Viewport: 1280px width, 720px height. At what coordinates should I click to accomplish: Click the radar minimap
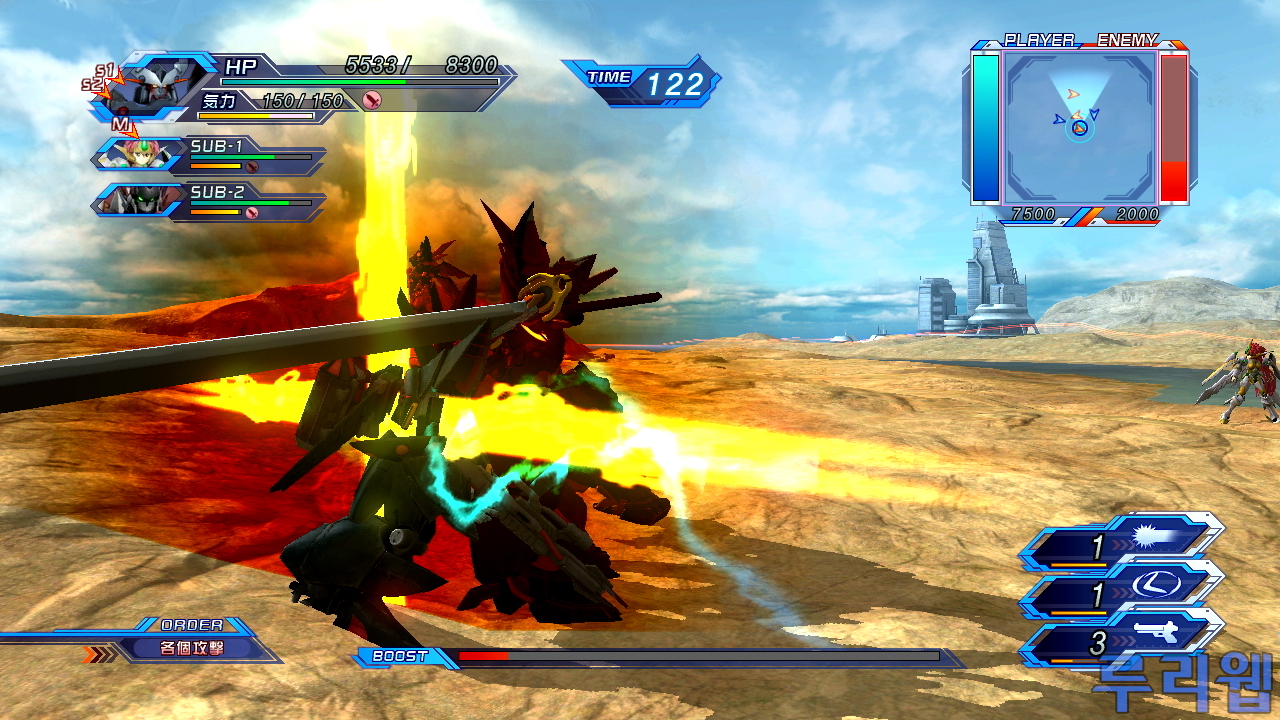pyautogui.click(x=1080, y=126)
